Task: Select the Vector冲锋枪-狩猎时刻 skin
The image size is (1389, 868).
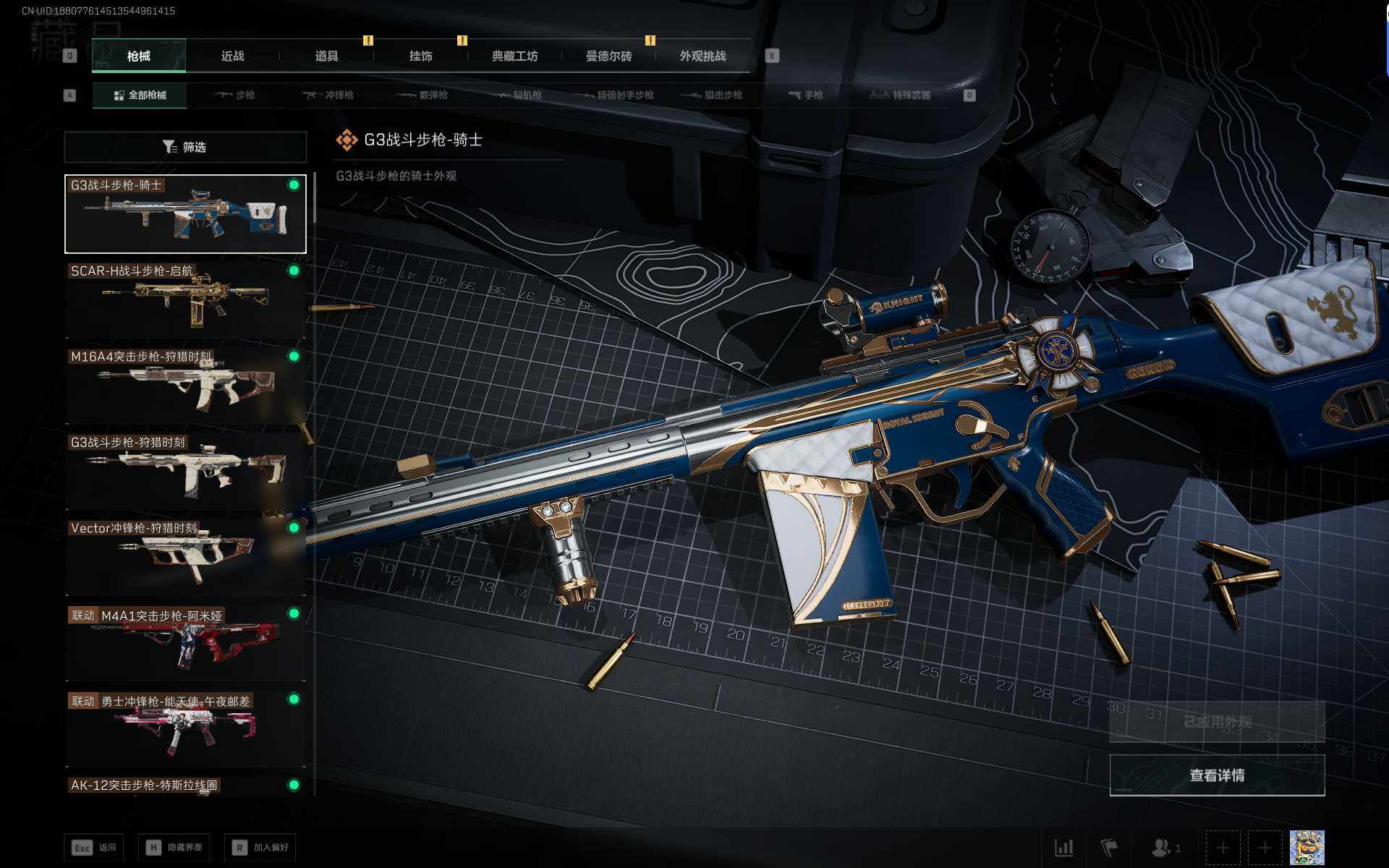Action: 185,556
